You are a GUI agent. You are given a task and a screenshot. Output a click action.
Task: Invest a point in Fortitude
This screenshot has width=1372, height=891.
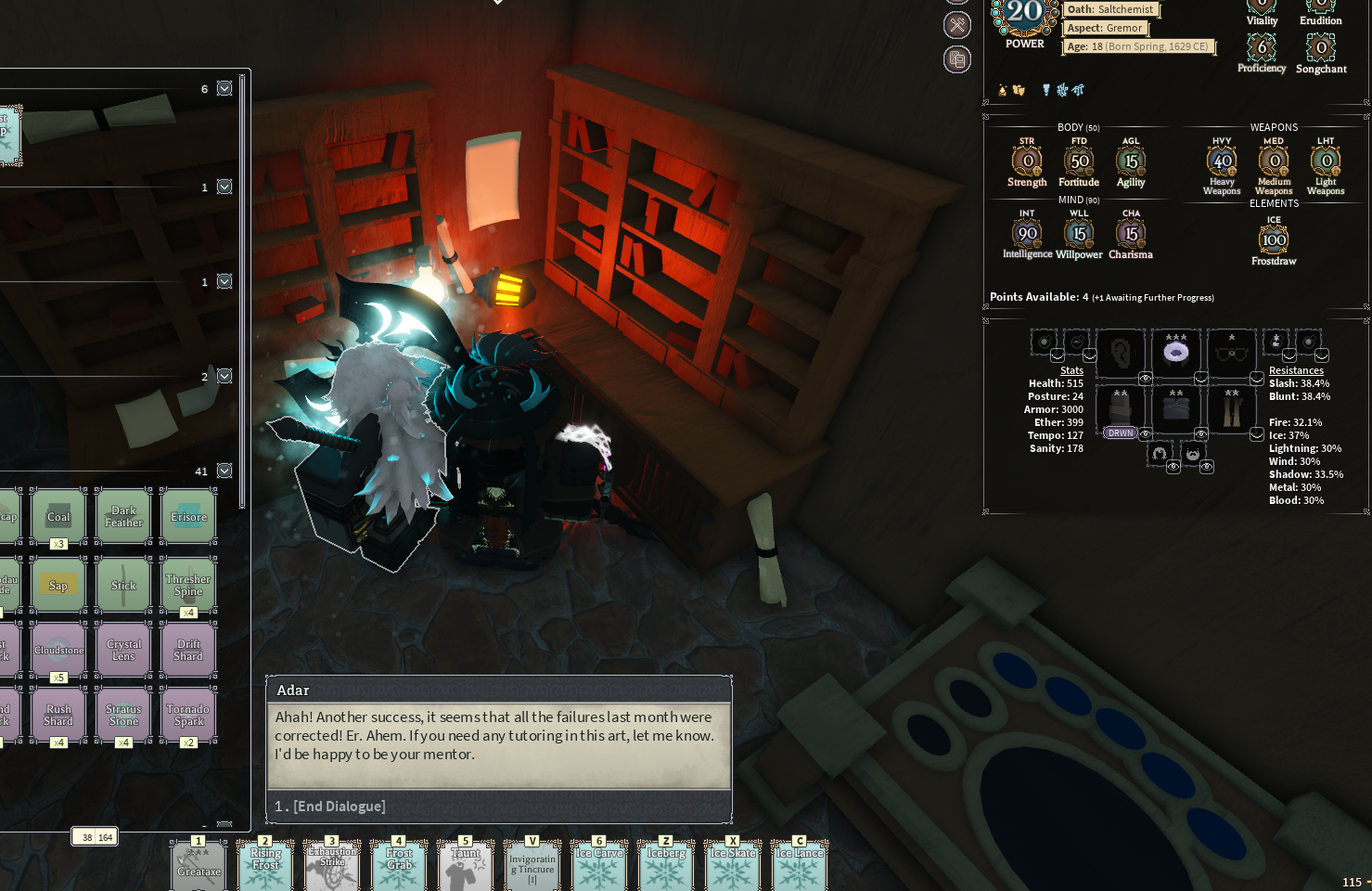click(x=1079, y=161)
